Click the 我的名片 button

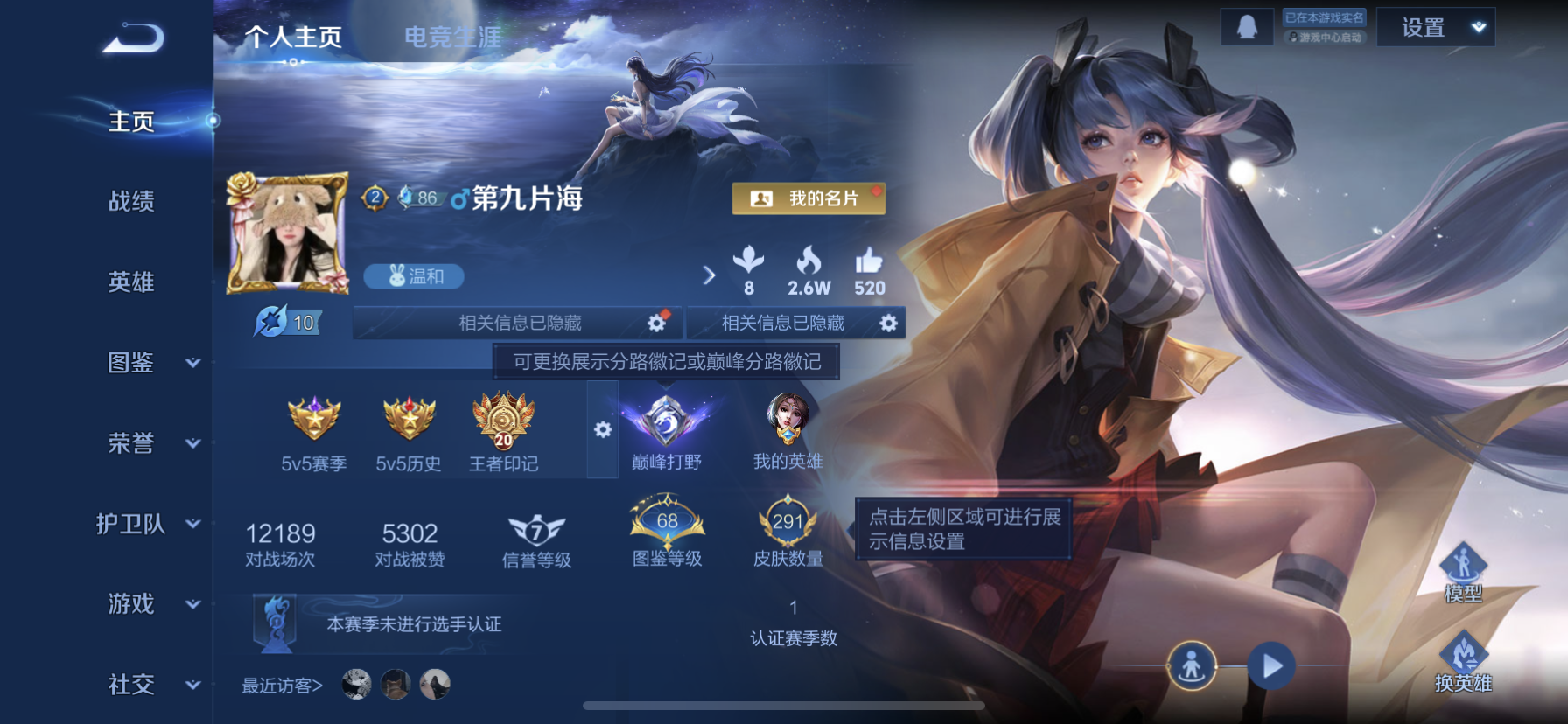click(x=808, y=198)
